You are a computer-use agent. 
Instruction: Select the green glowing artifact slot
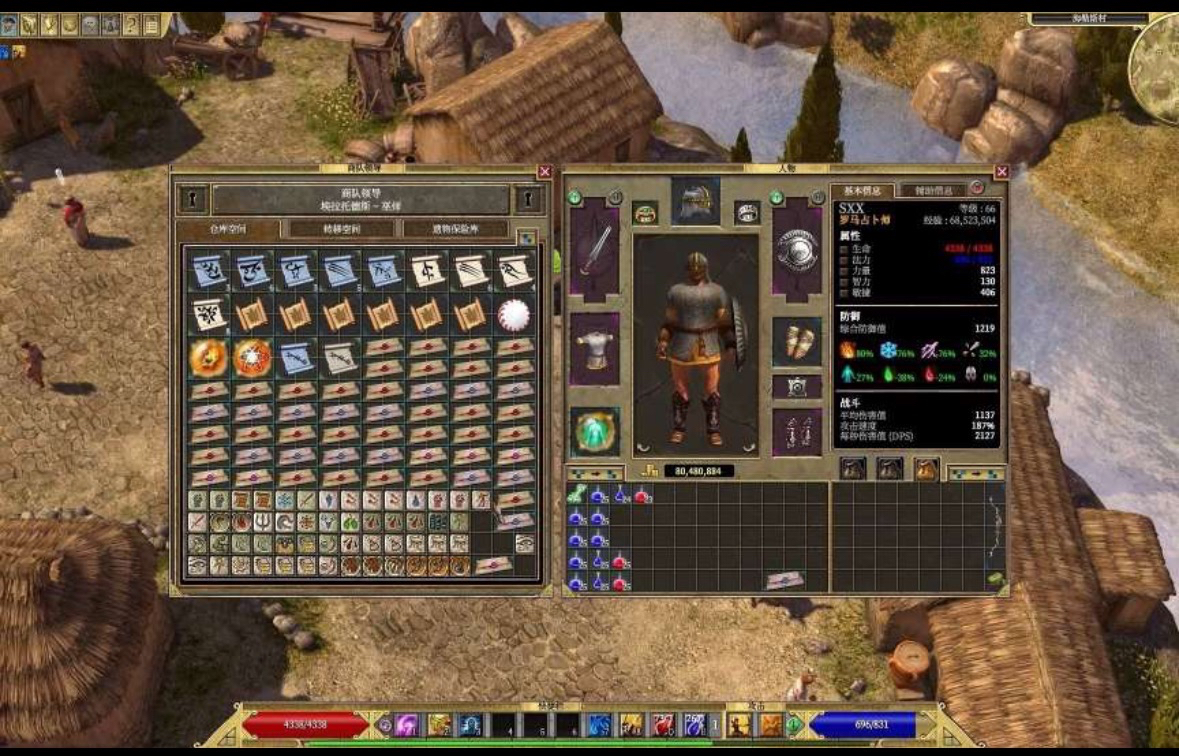pos(595,431)
